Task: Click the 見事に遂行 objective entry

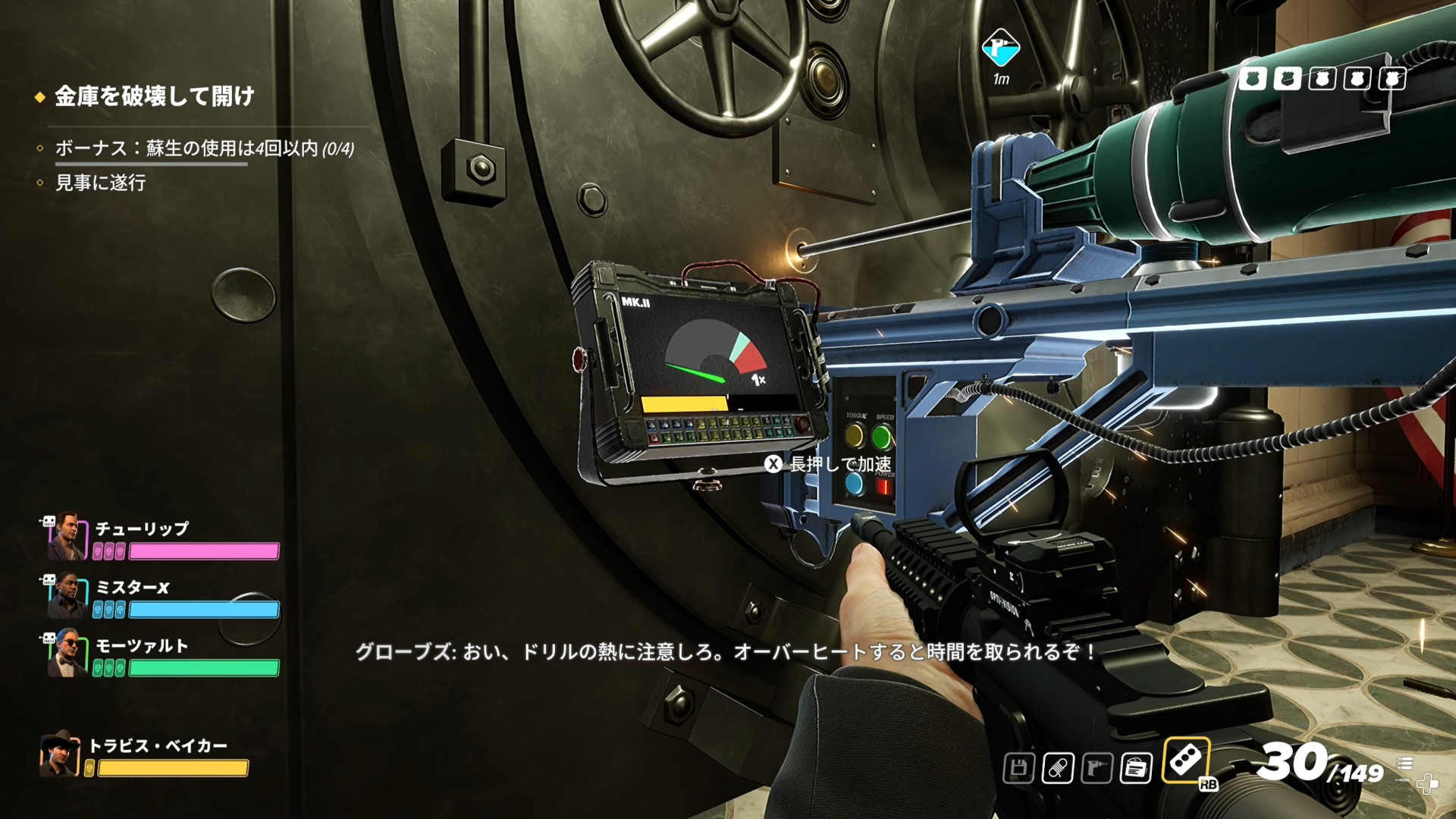Action: (x=100, y=183)
